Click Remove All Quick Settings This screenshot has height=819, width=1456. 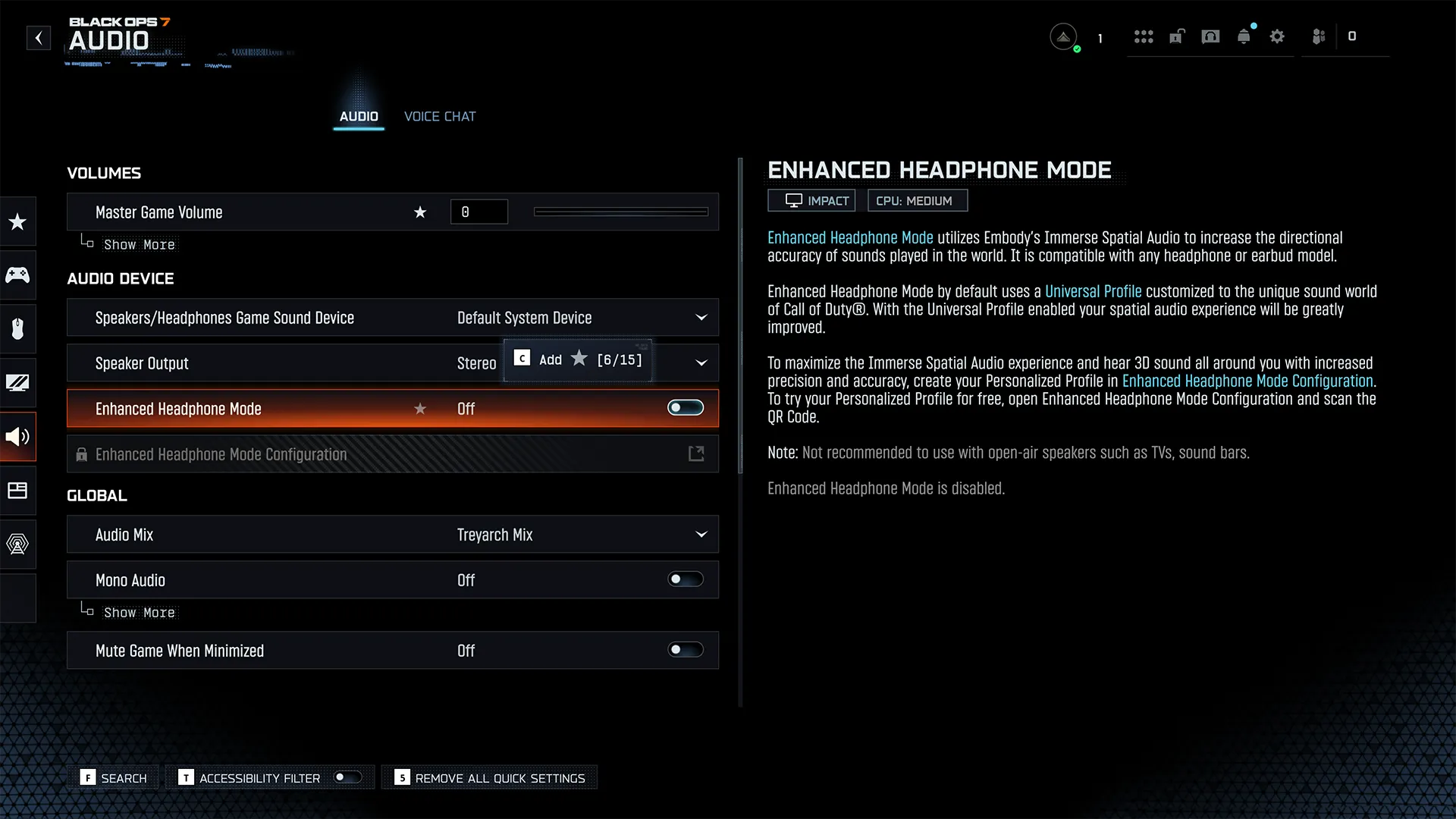[490, 778]
